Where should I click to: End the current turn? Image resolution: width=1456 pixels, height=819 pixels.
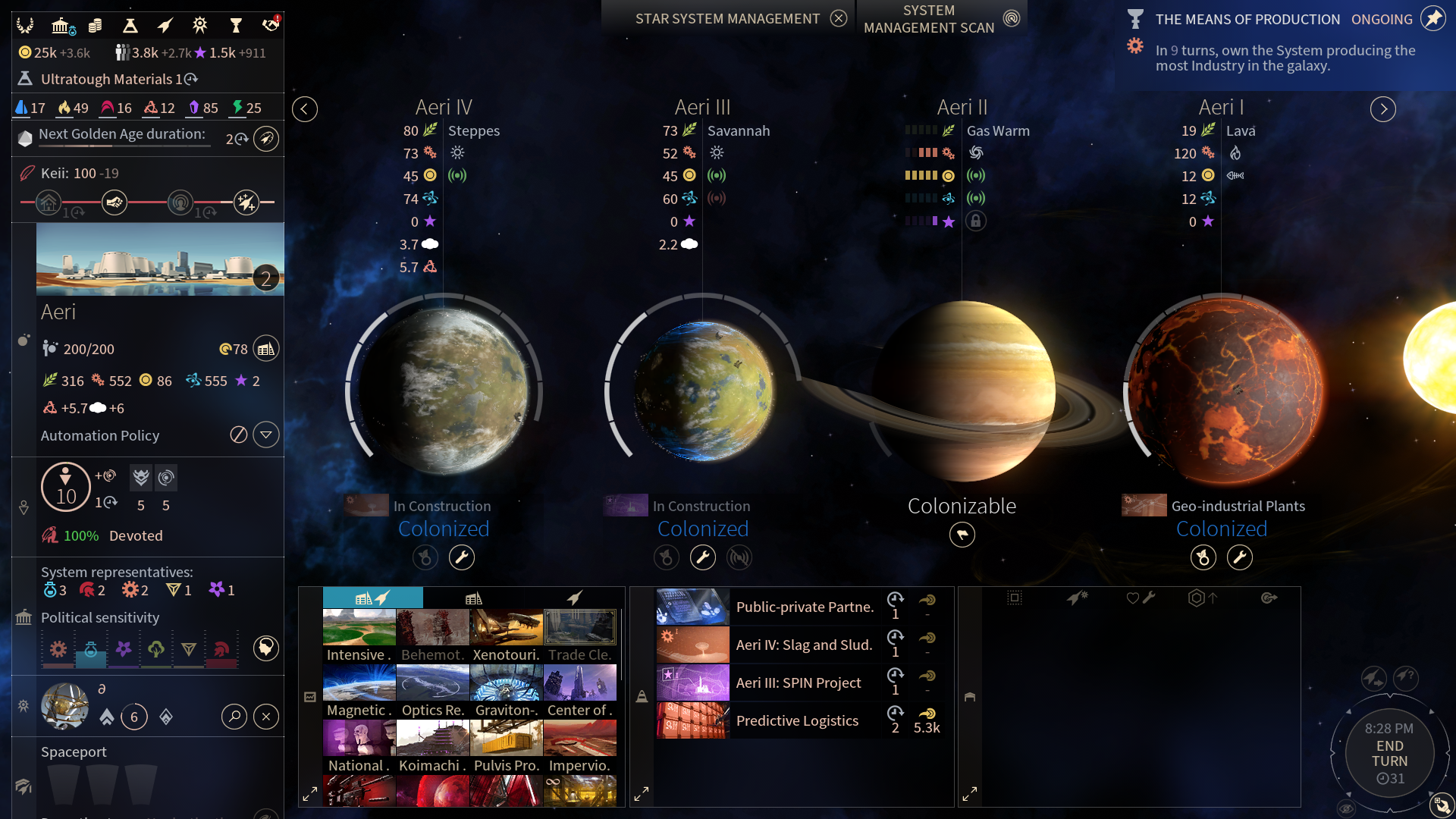click(x=1389, y=754)
